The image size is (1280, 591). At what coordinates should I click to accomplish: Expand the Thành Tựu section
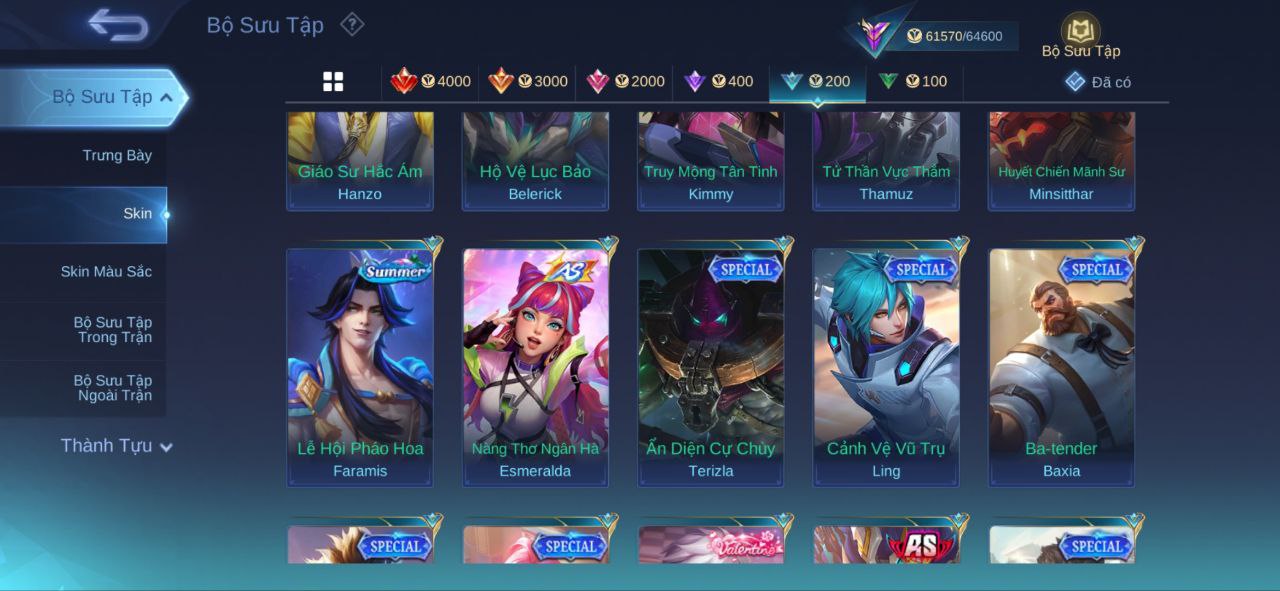tap(116, 446)
